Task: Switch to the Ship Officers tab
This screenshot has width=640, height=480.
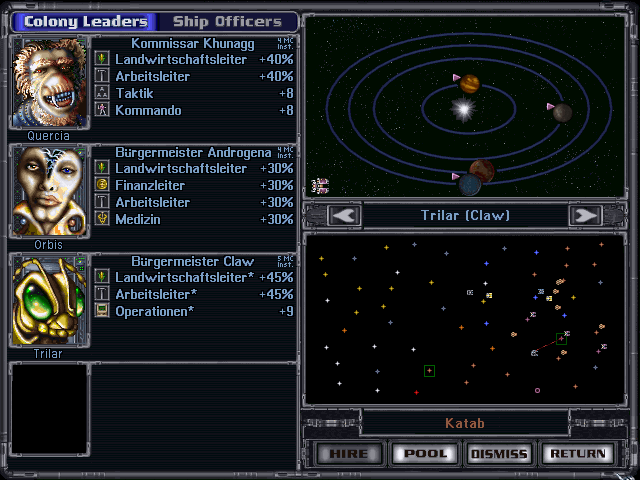Action: point(226,21)
